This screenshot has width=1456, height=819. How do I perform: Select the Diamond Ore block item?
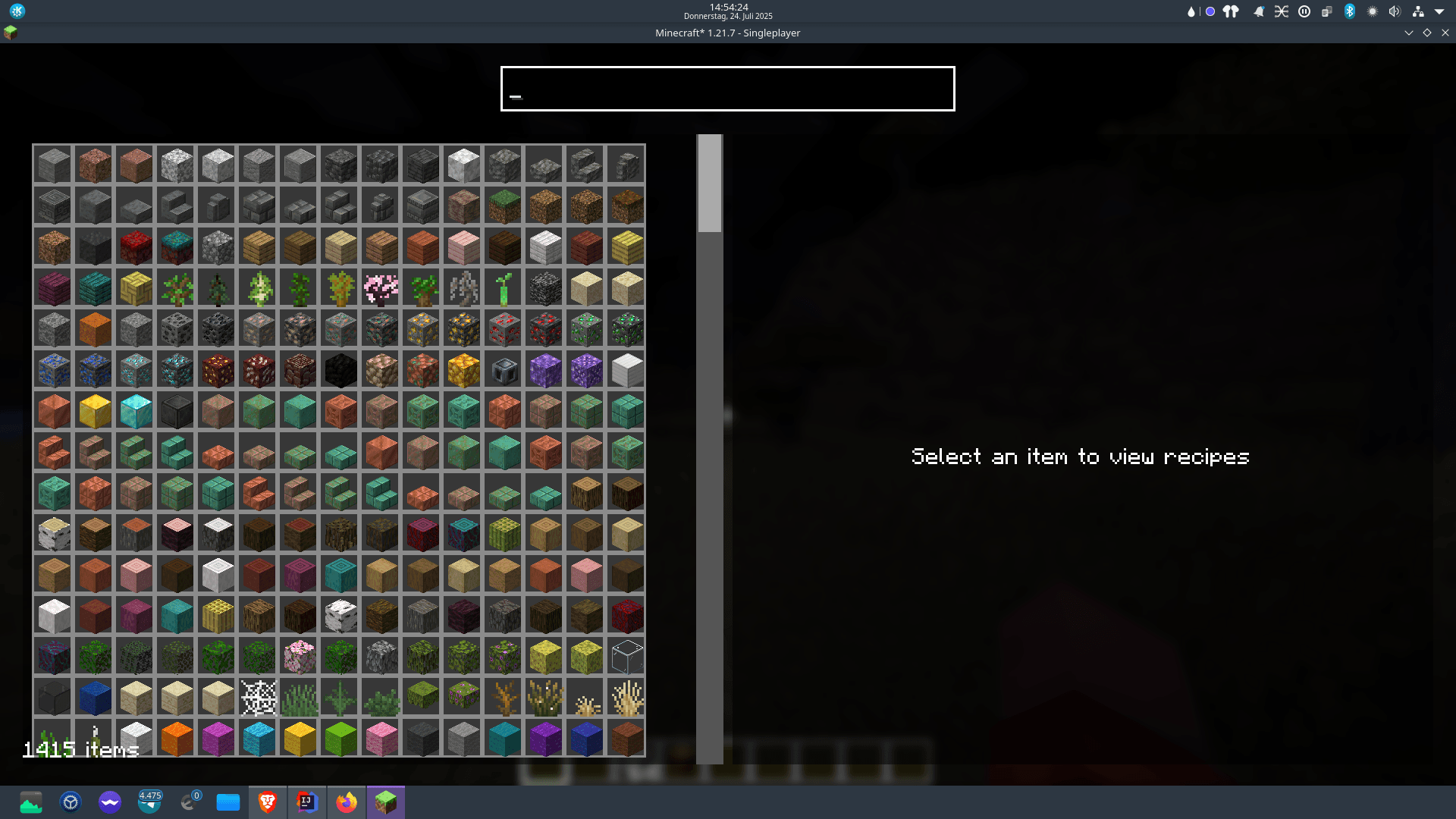pyautogui.click(x=135, y=370)
